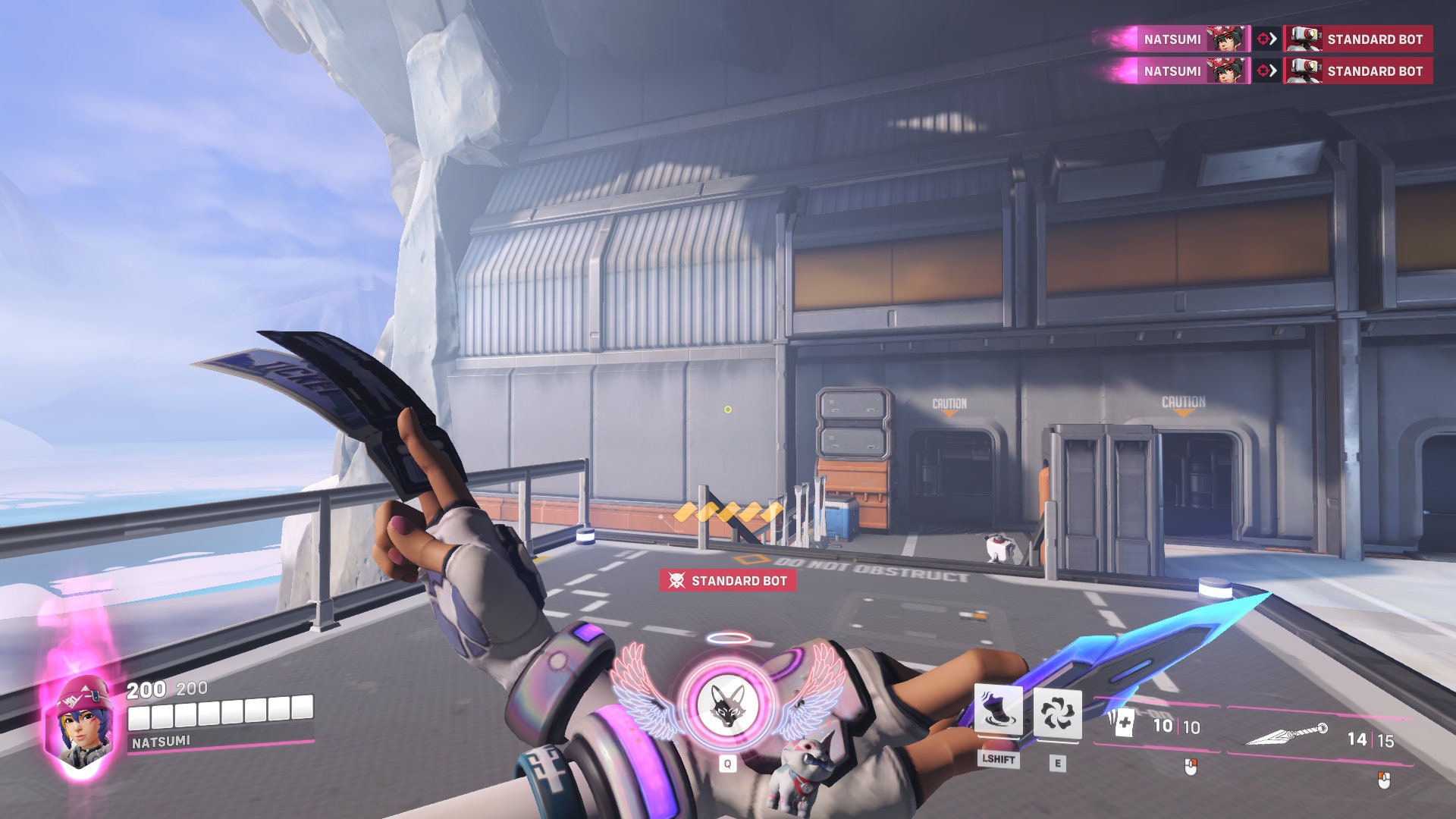Click the elimination crosshair icon in the top killfeed

point(1262,38)
